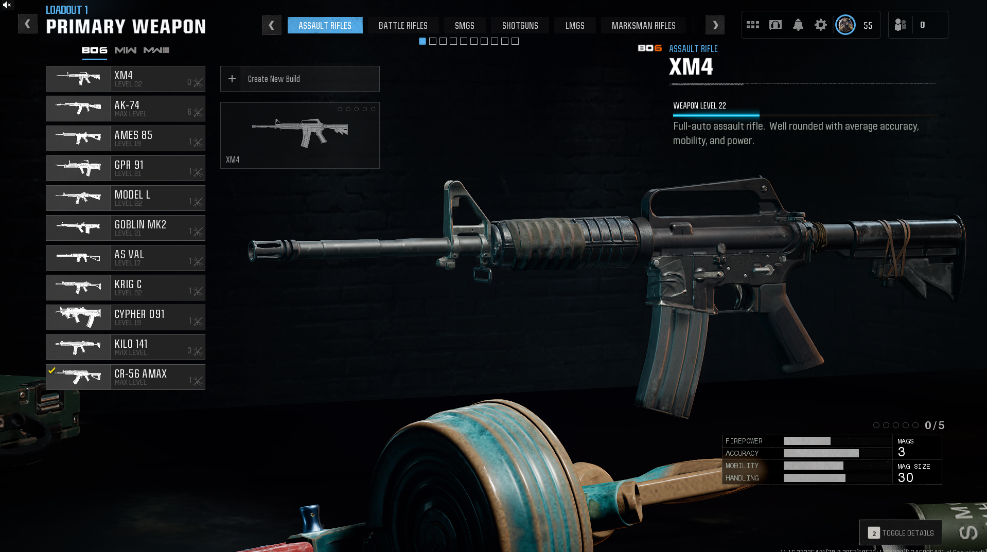The width and height of the screenshot is (987, 552).
Task: Switch to the LMGs tab
Action: (x=573, y=25)
